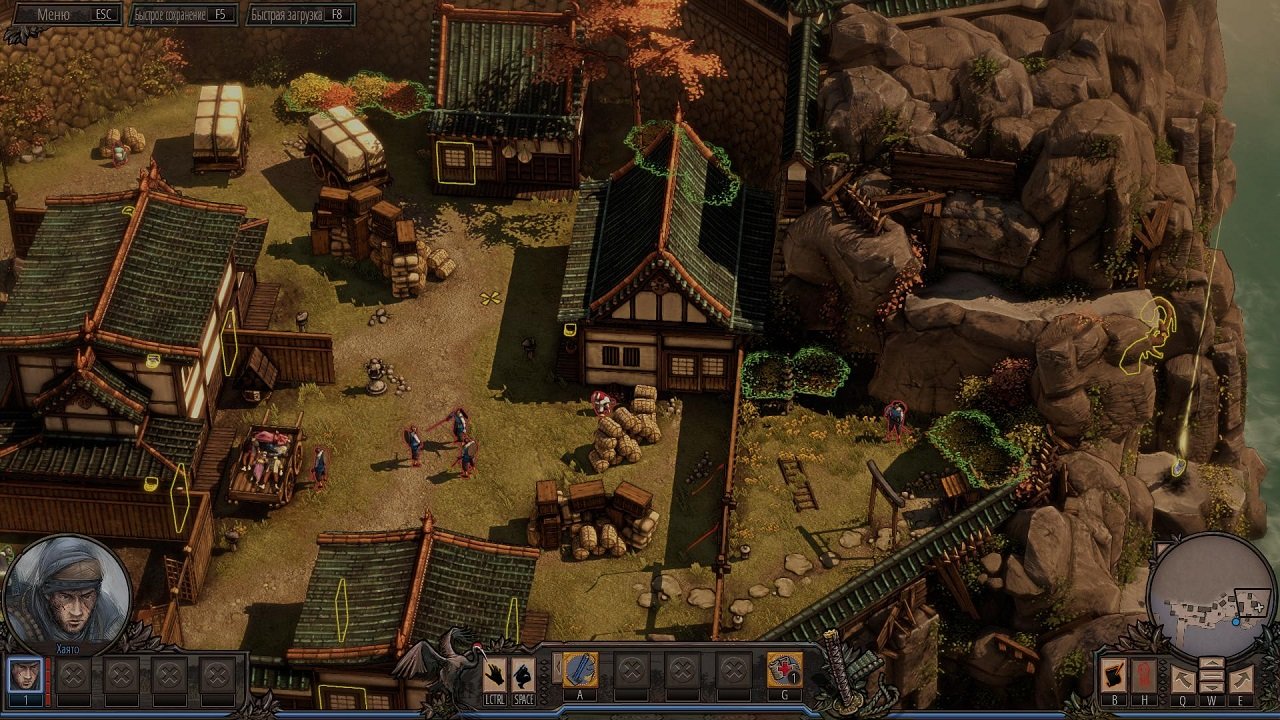The width and height of the screenshot is (1280, 720).
Task: Toggle sneak movement using the LCTRL hand icon
Action: 492,674
